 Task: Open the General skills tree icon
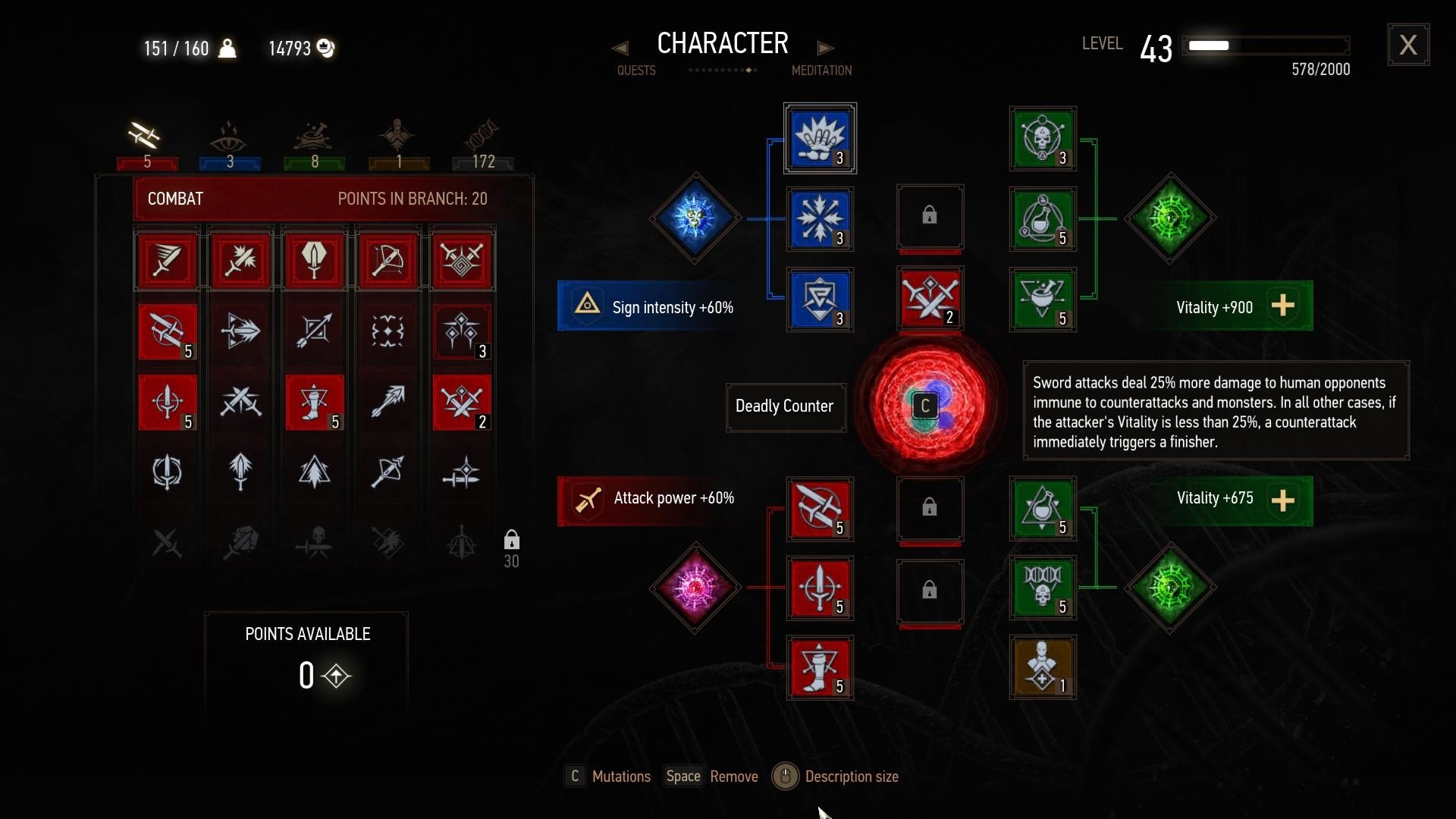[x=399, y=136]
